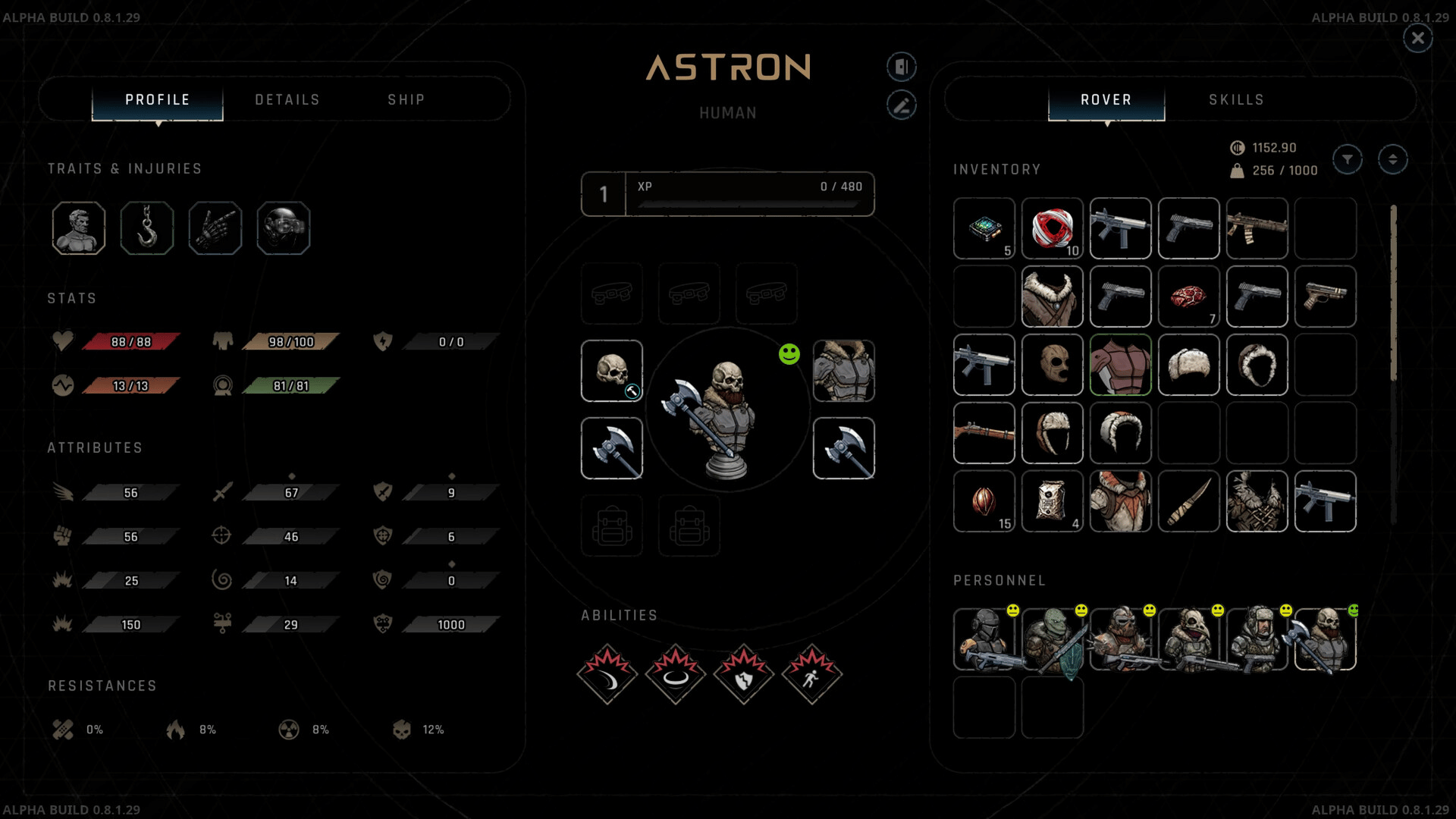The width and height of the screenshot is (1456, 819).
Task: Switch to the Details tab
Action: point(287,100)
